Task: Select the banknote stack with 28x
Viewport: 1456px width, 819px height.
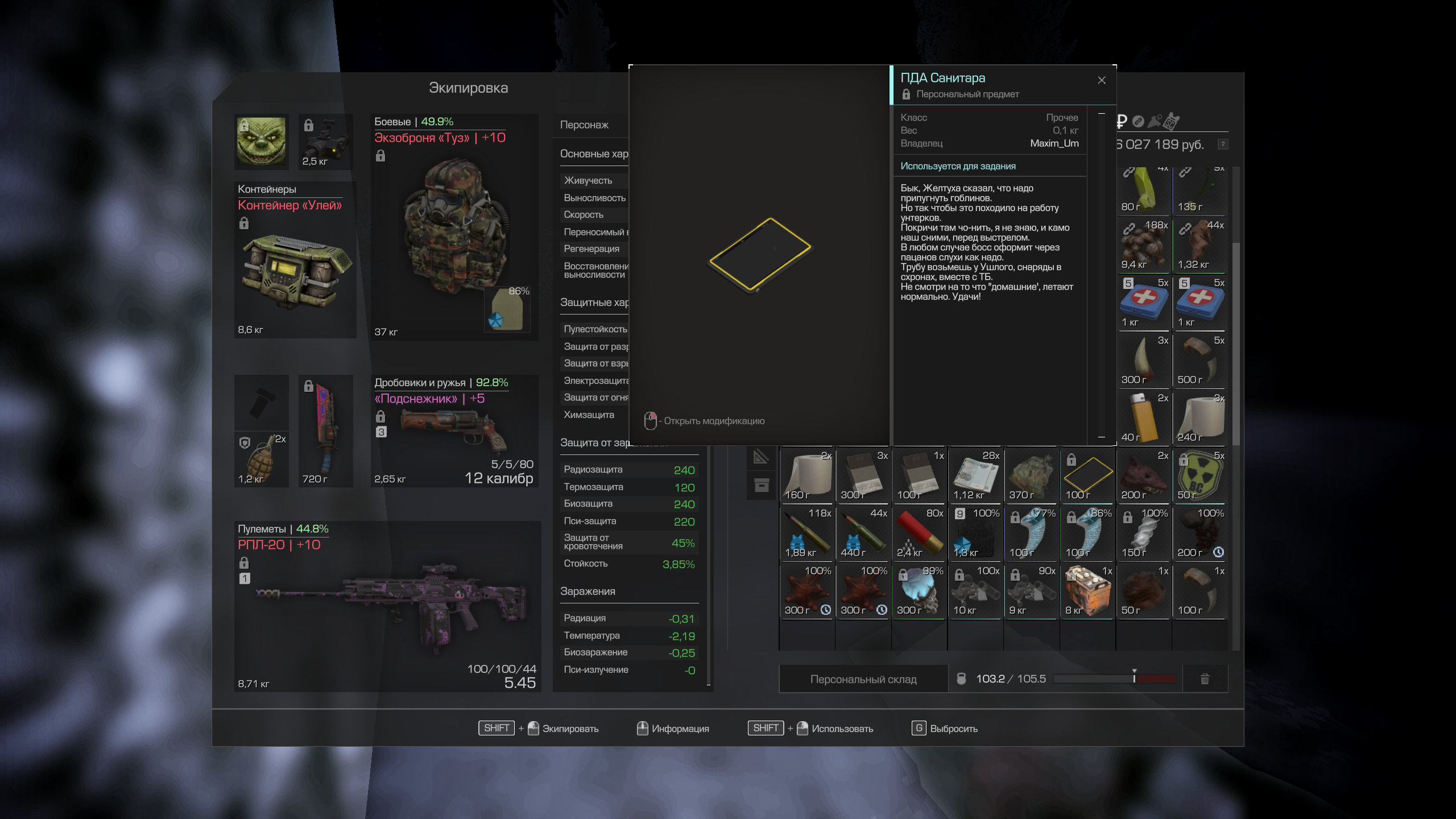Action: 975,475
